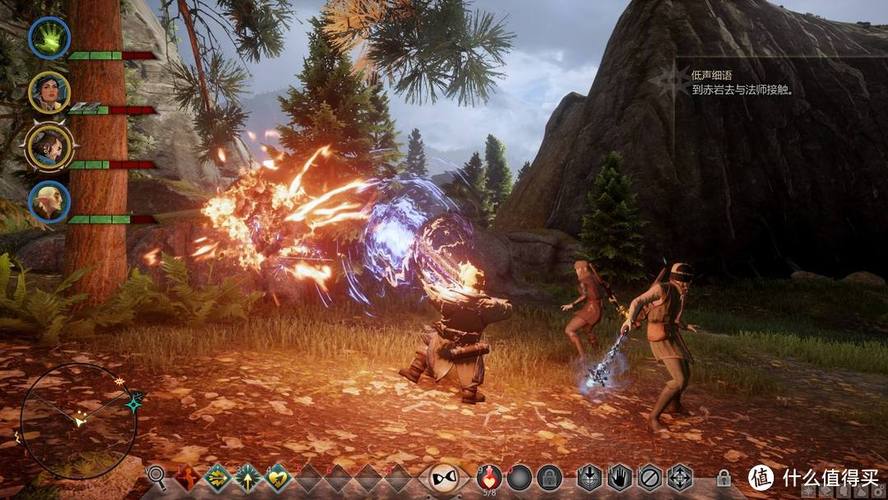Select the green glowing hand party portrait
This screenshot has width=888, height=500.
coord(48,39)
